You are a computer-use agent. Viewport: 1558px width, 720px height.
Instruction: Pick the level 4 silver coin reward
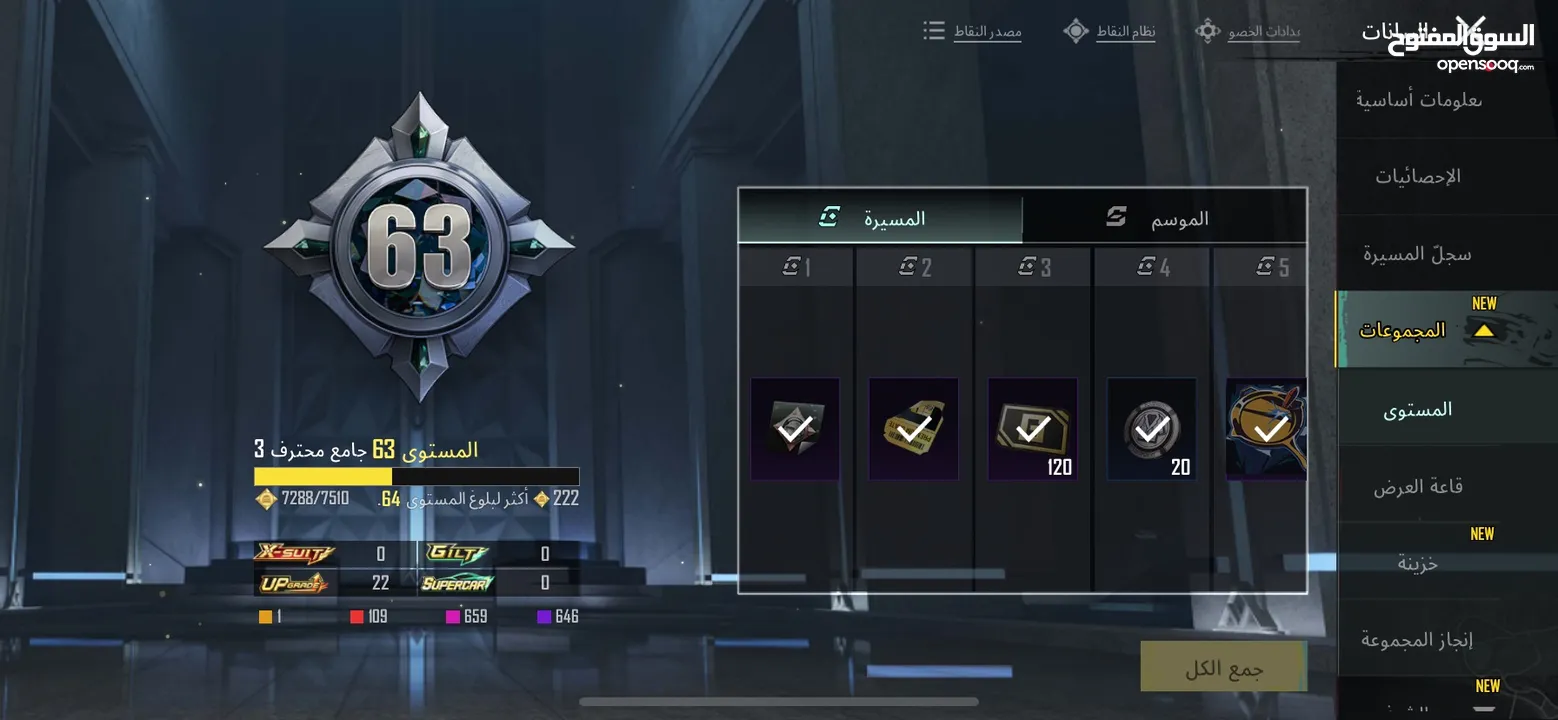[x=1151, y=429]
